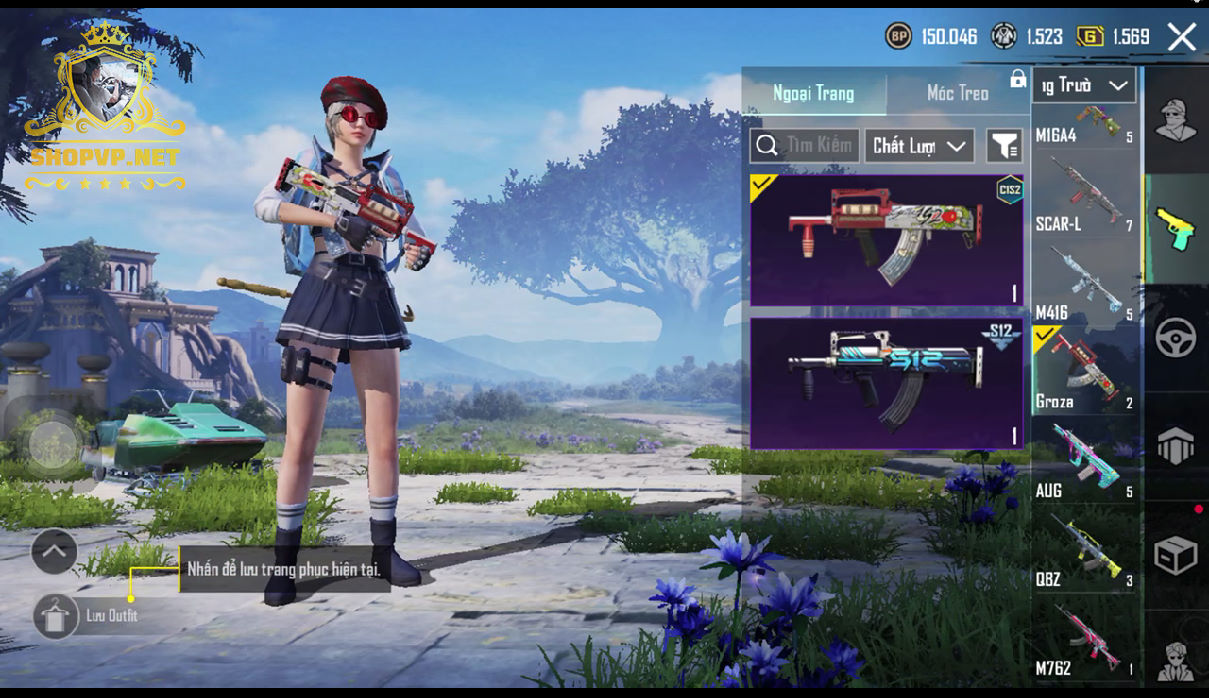Viewport: 1209px width, 698px height.
Task: Open the Móc Treo tab
Action: pos(957,93)
